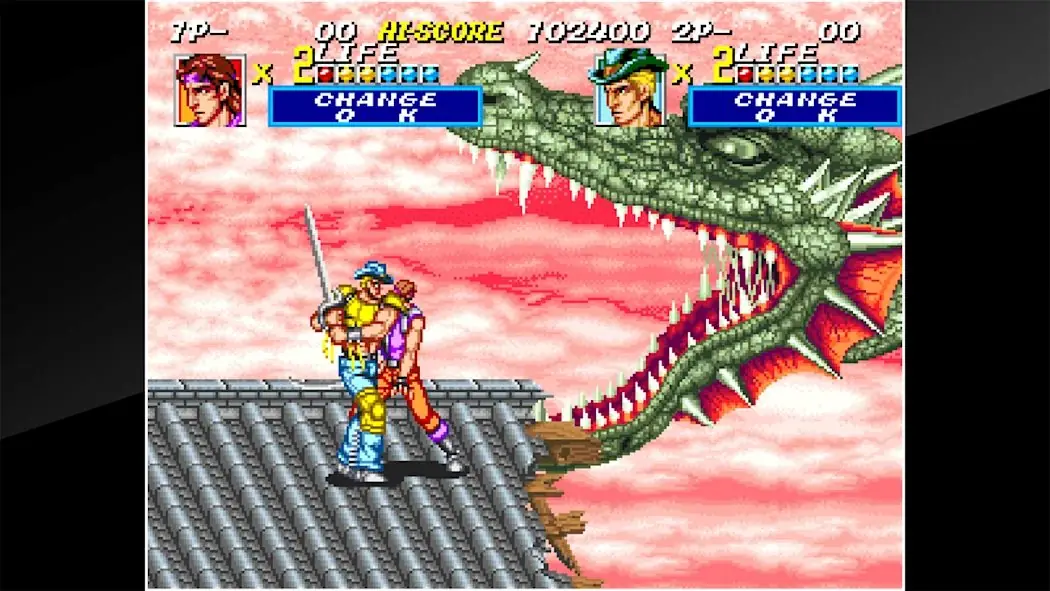Click player two's green-hat character portrait
This screenshot has width=1050, height=591.
coord(630,90)
